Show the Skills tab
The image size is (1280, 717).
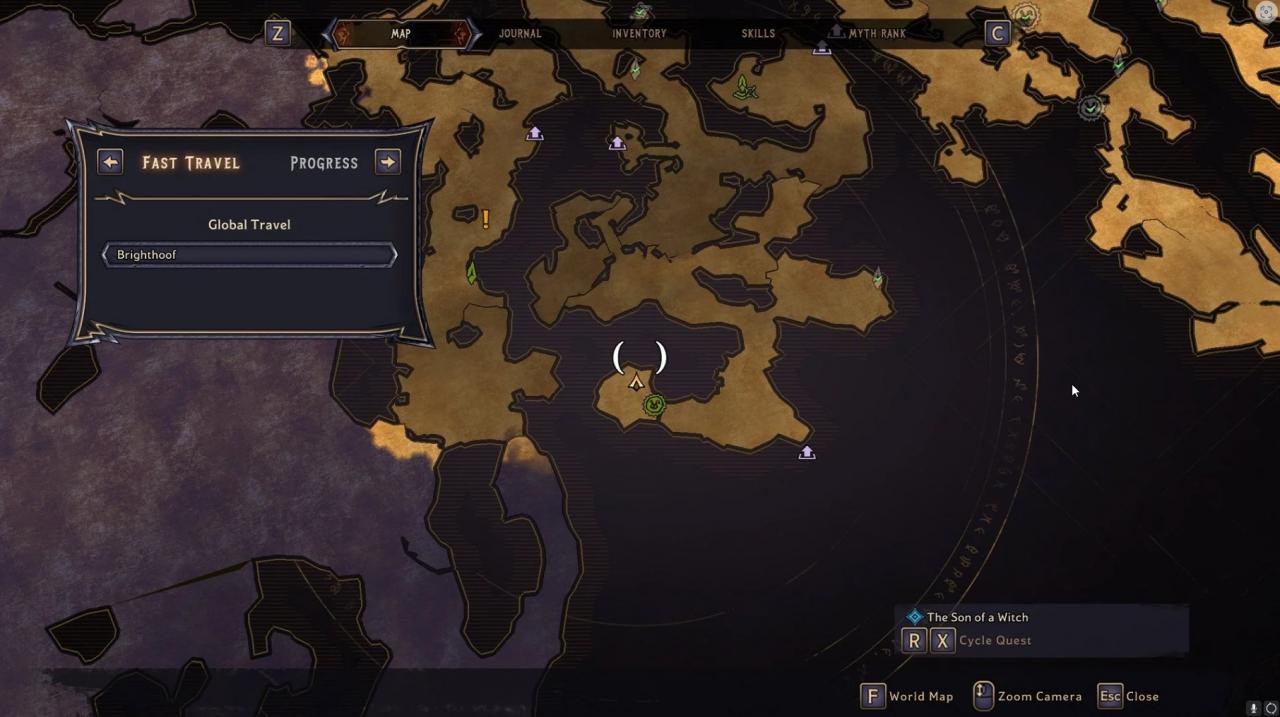pos(758,33)
